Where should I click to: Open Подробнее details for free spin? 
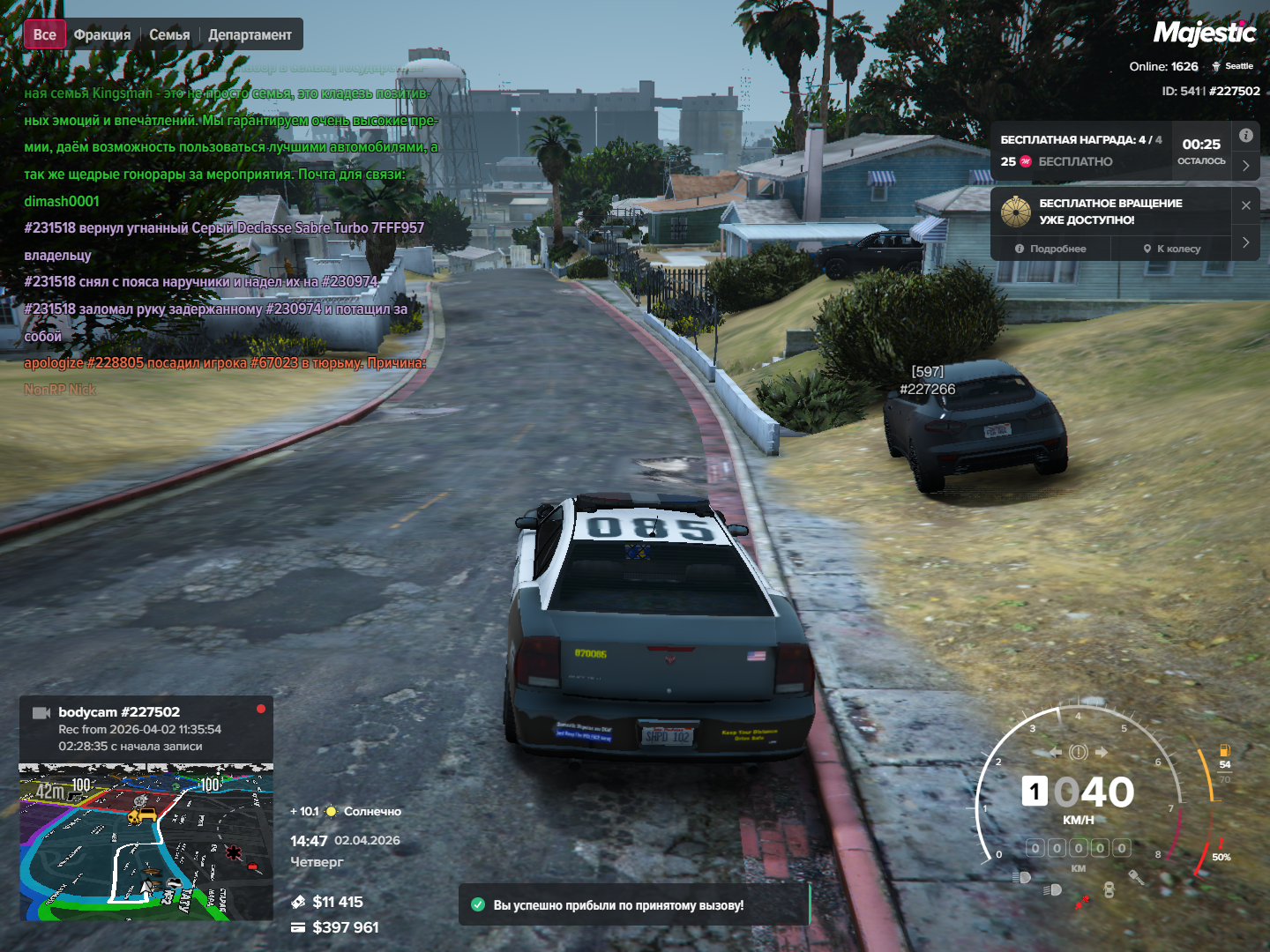pos(1050,249)
